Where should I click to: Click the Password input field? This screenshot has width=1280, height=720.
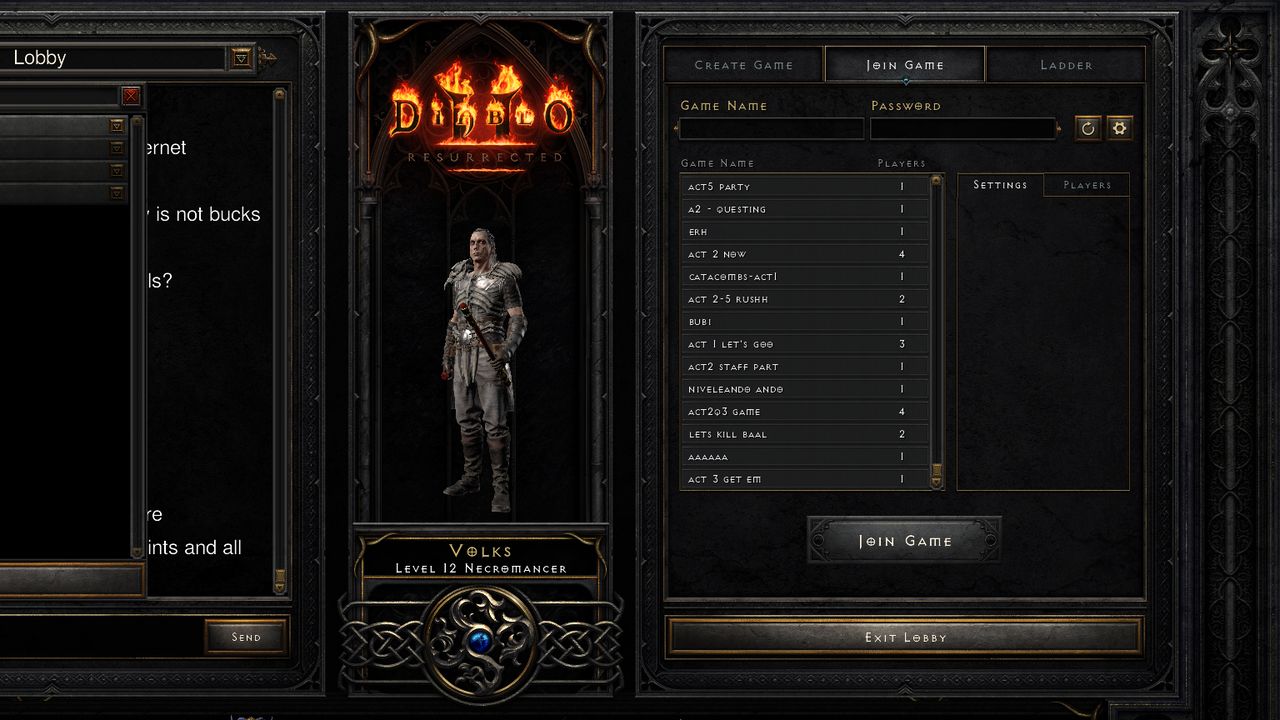click(962, 128)
